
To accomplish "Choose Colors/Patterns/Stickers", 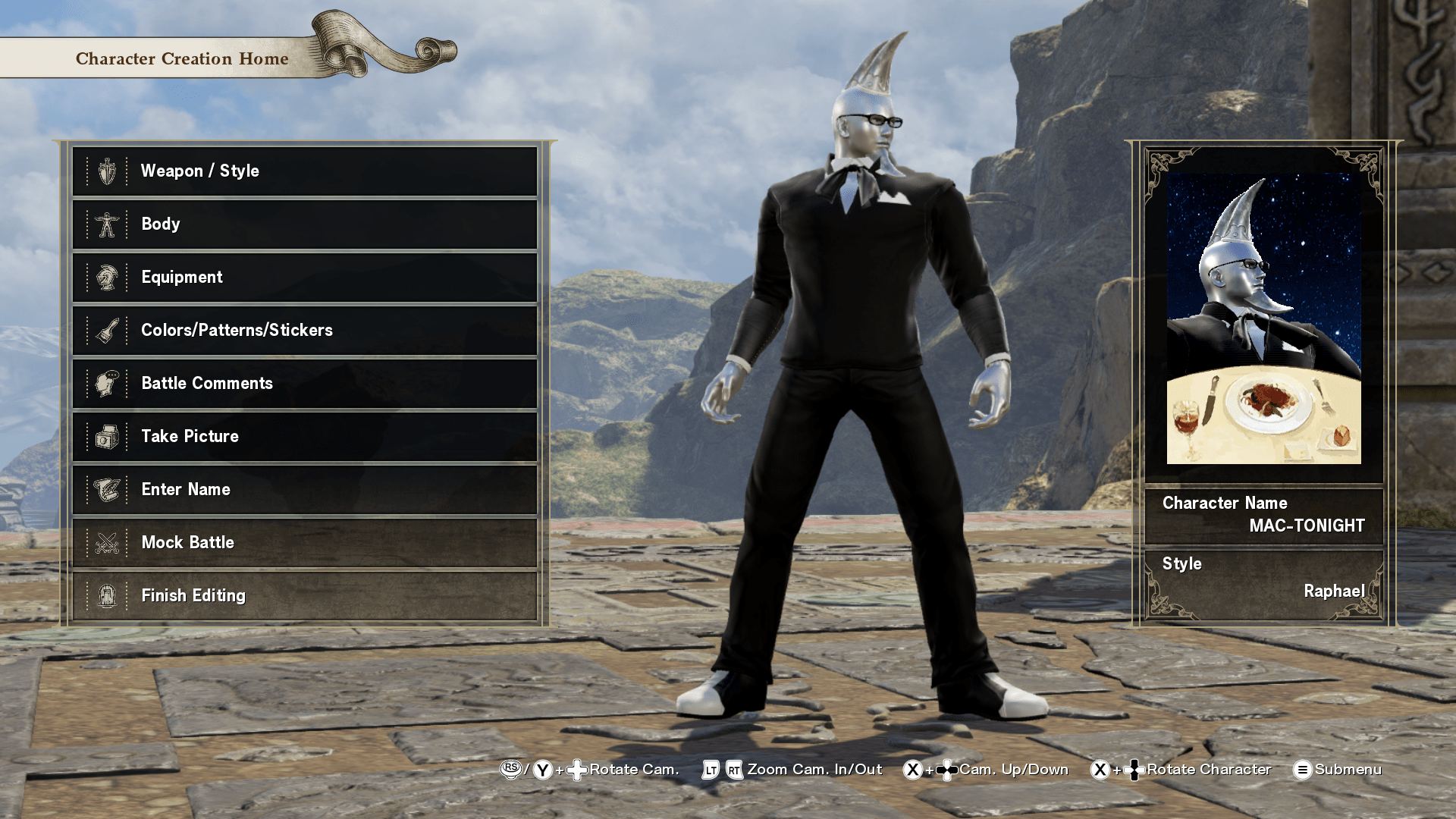I will 304,331.
